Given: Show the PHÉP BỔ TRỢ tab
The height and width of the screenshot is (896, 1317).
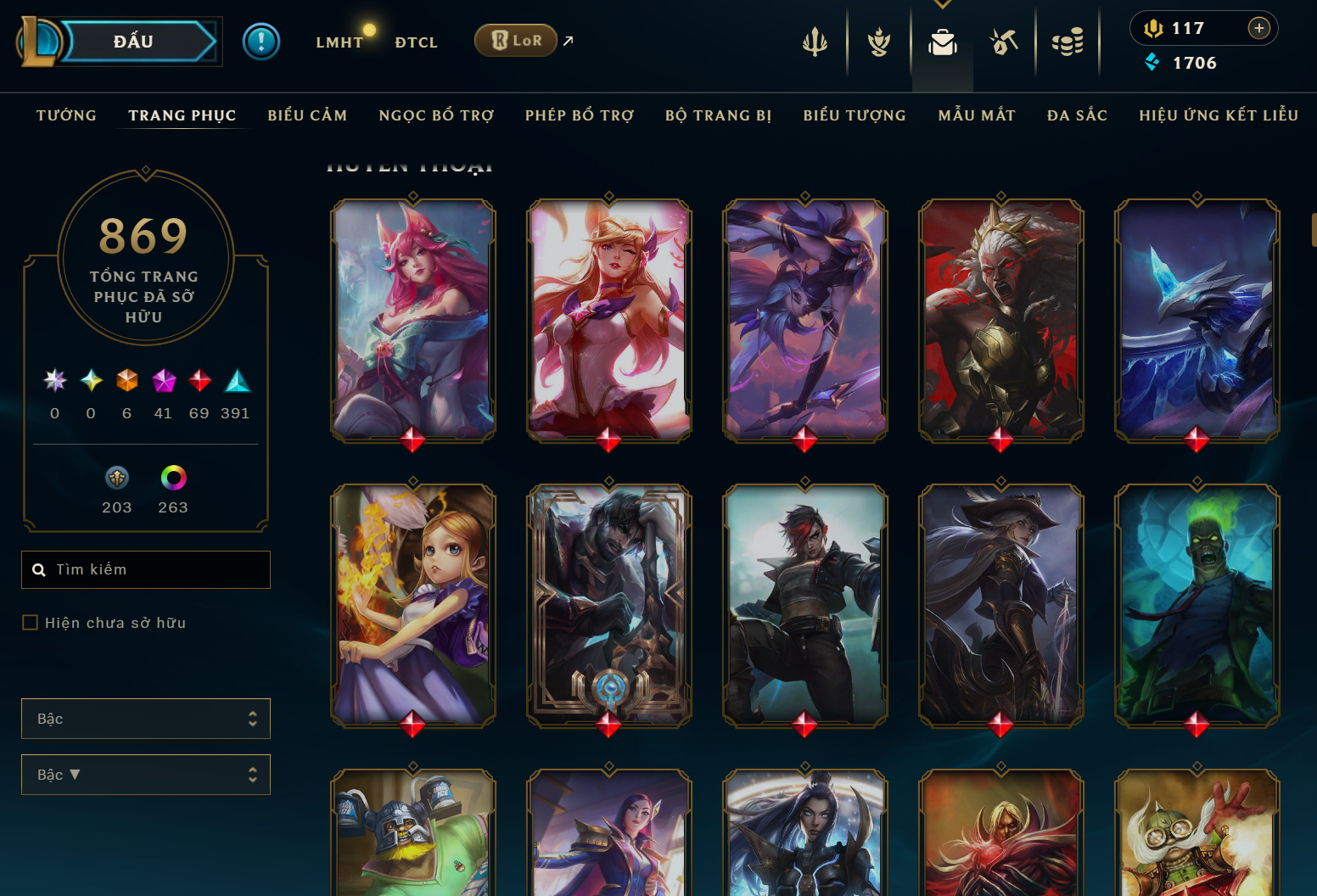Looking at the screenshot, I should tap(580, 115).
